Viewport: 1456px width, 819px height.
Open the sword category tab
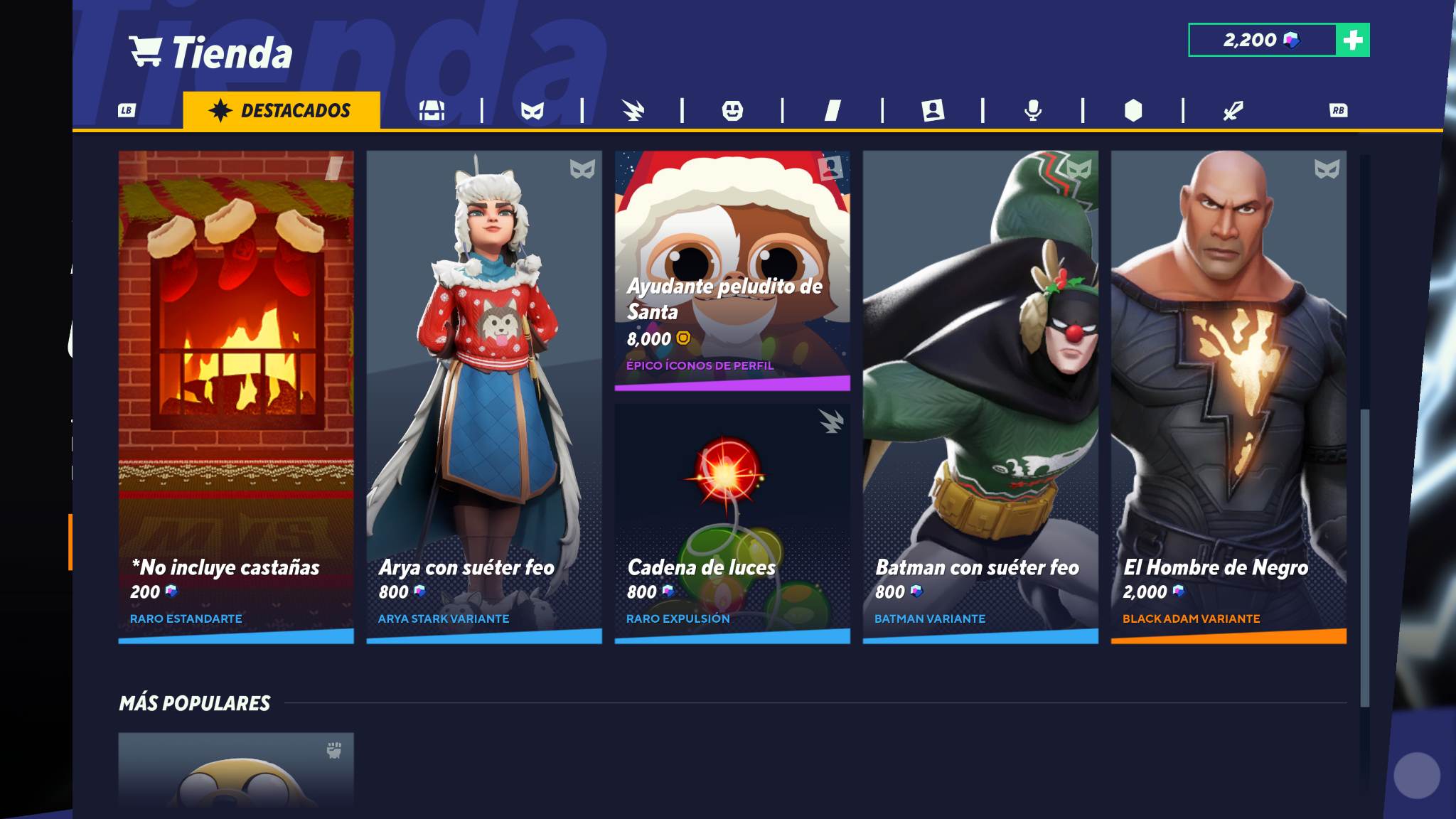click(x=1233, y=110)
